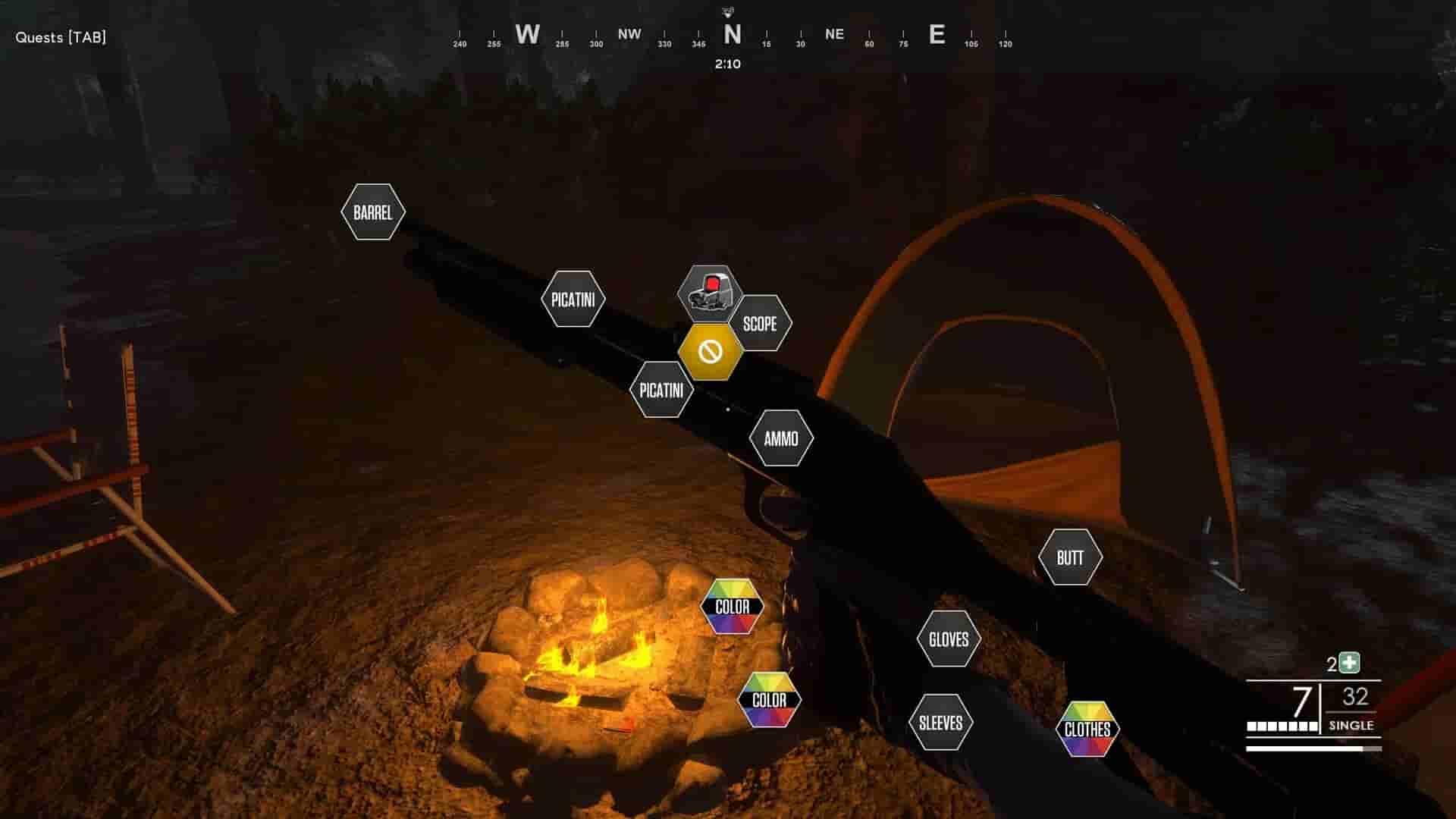The height and width of the screenshot is (819, 1456).
Task: Toggle the BARREL attachment slot
Action: (x=372, y=212)
